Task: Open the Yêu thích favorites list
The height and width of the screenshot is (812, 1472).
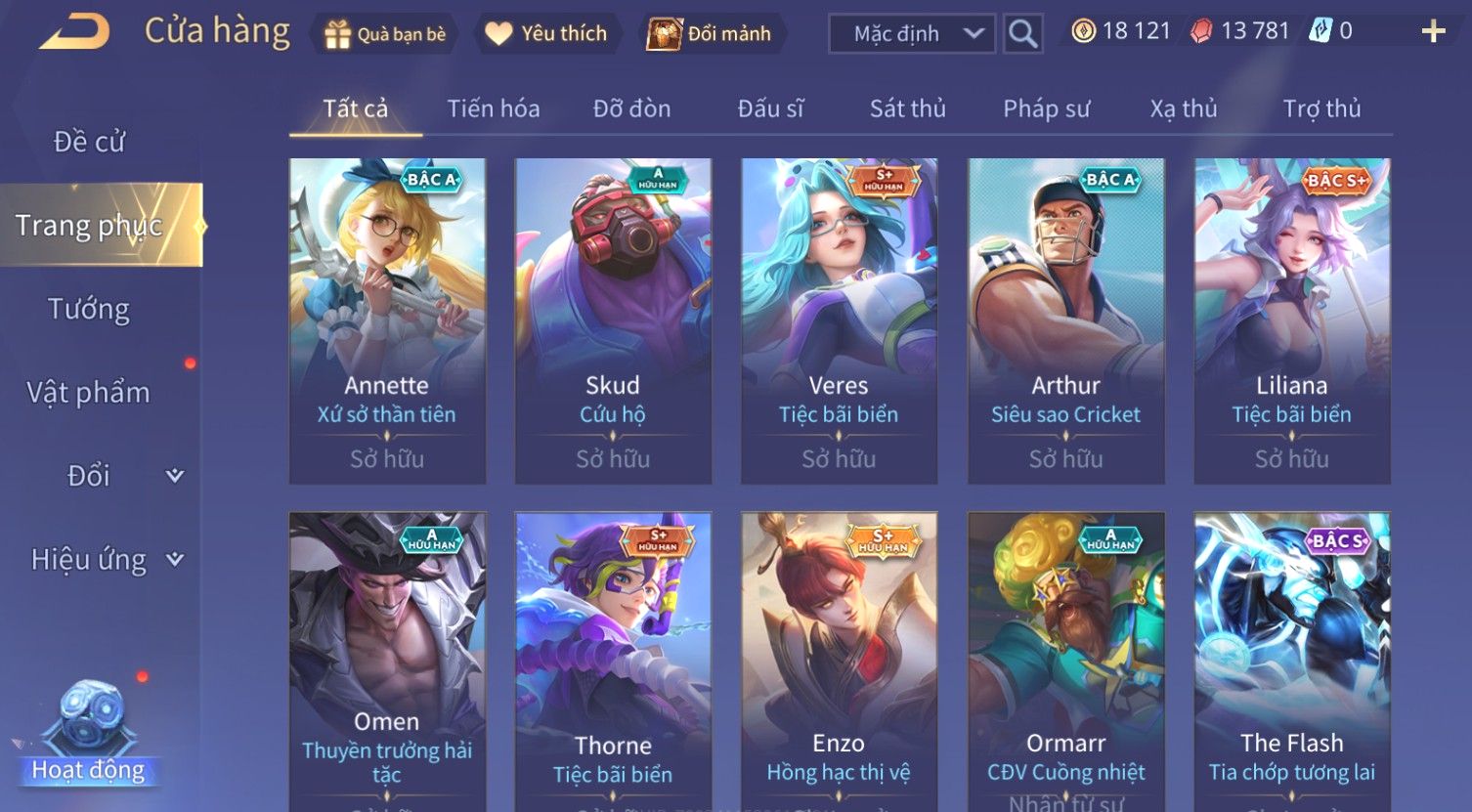Action: [546, 34]
